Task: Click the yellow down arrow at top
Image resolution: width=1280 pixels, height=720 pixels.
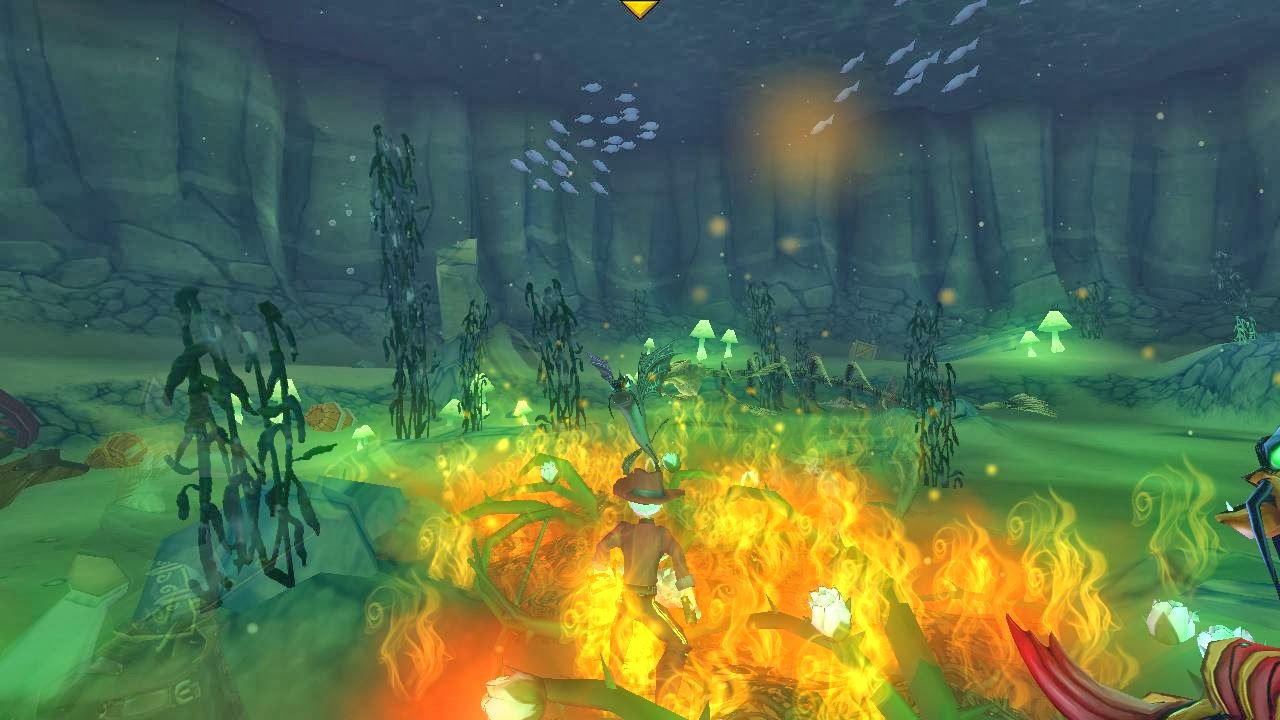Action: point(639,8)
